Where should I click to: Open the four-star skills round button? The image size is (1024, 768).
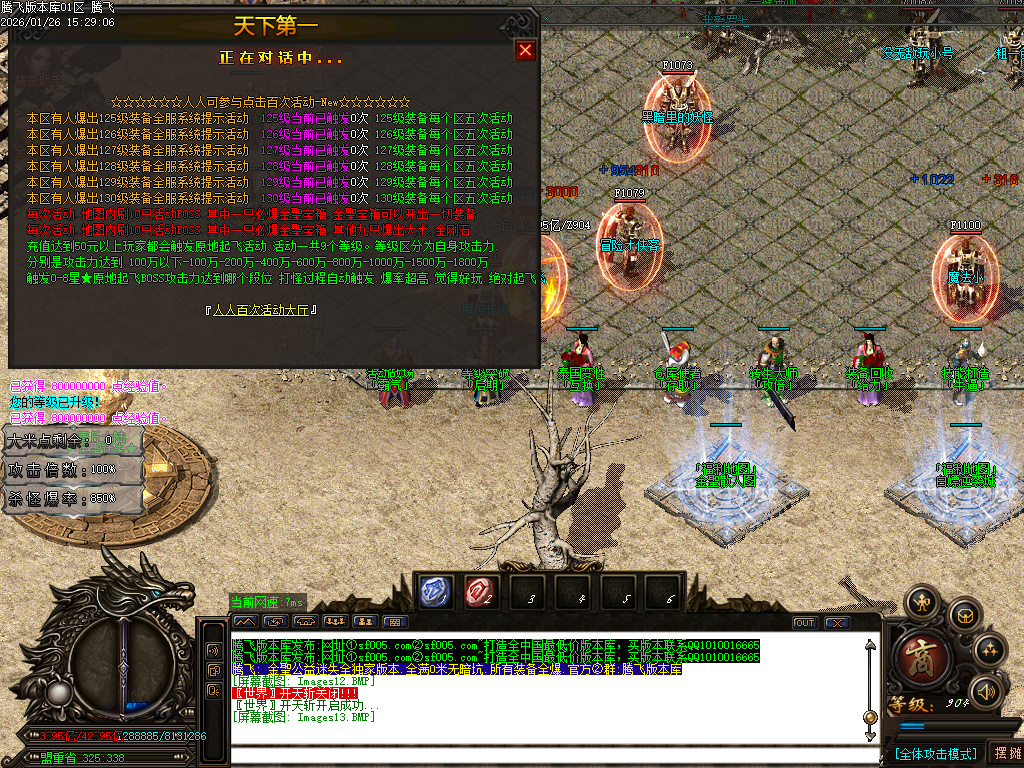(x=990, y=650)
